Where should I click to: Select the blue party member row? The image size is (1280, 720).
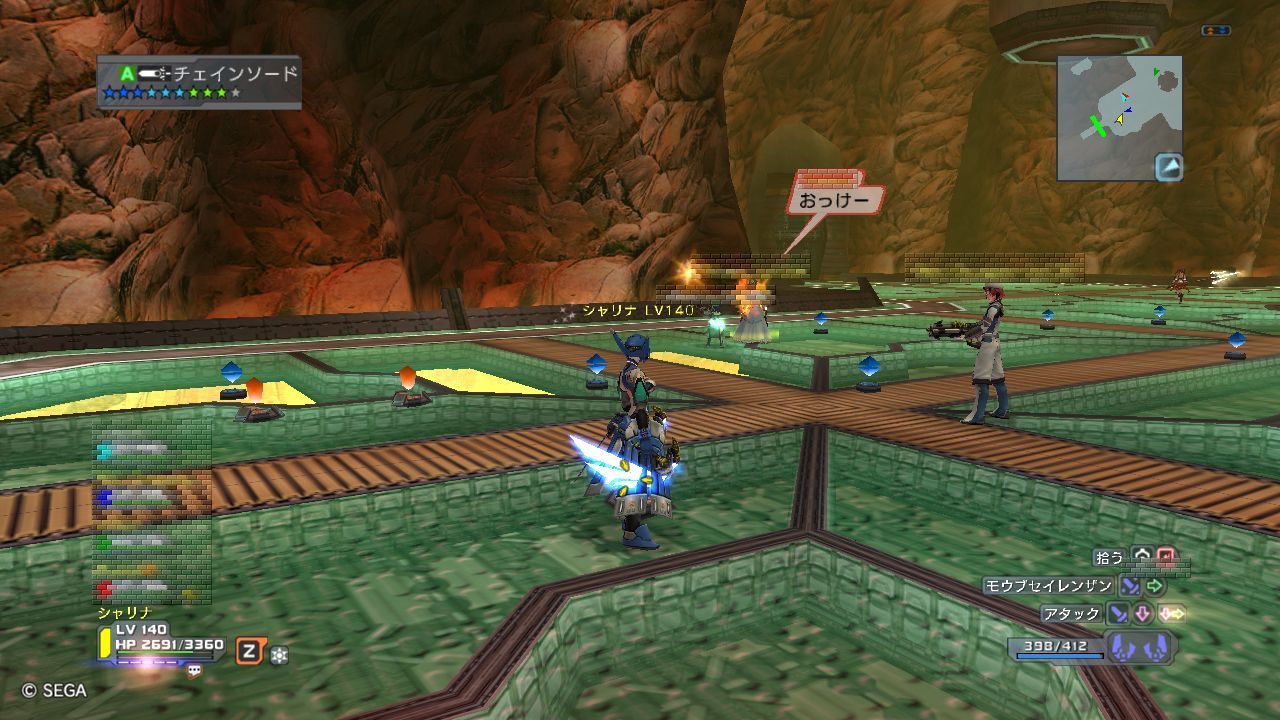coord(150,495)
